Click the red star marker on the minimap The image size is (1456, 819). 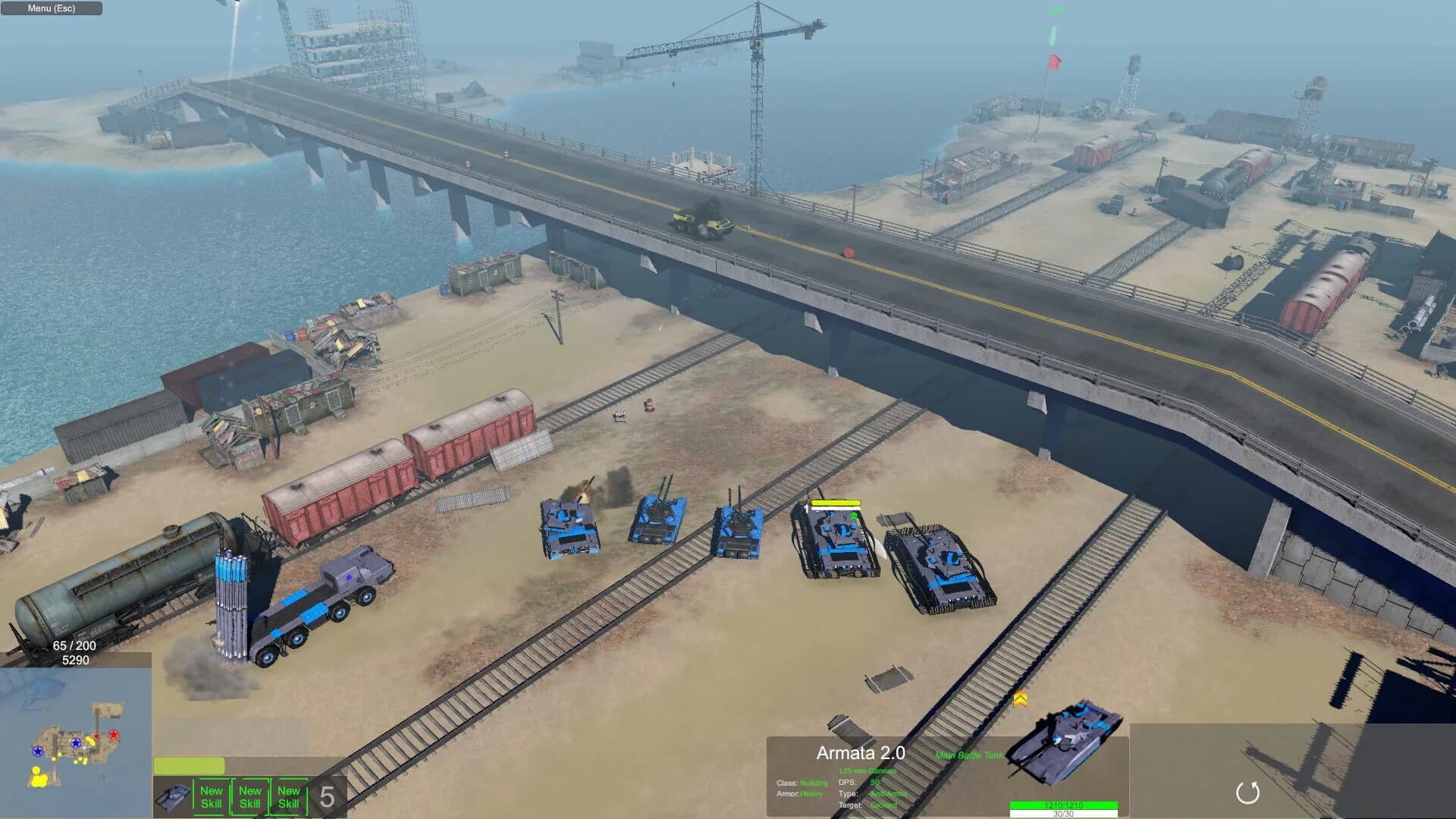coord(114,734)
